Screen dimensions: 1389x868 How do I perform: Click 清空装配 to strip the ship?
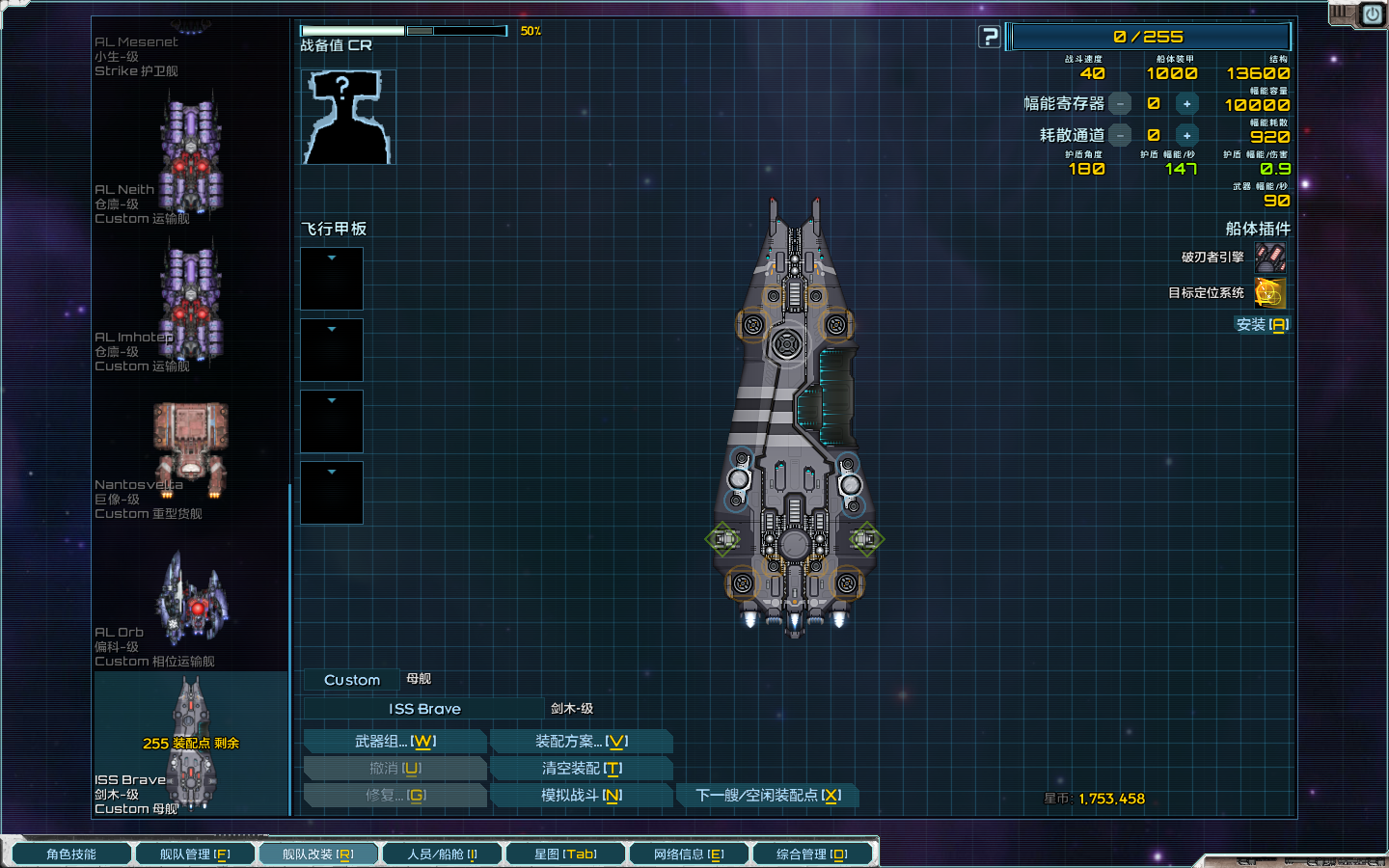581,769
